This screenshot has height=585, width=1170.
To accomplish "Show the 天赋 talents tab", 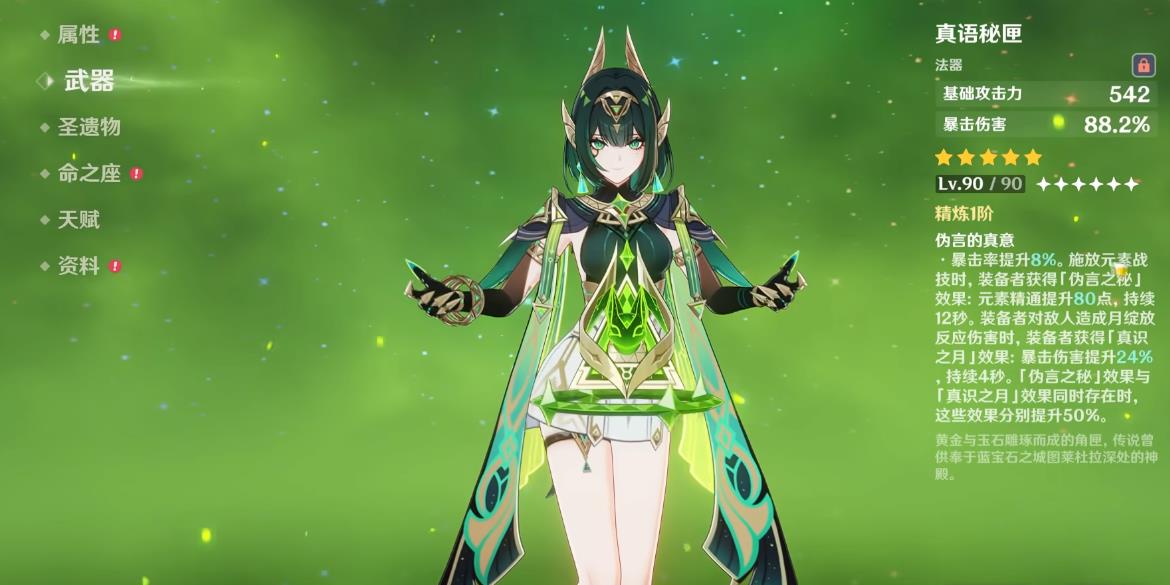I will [x=78, y=220].
